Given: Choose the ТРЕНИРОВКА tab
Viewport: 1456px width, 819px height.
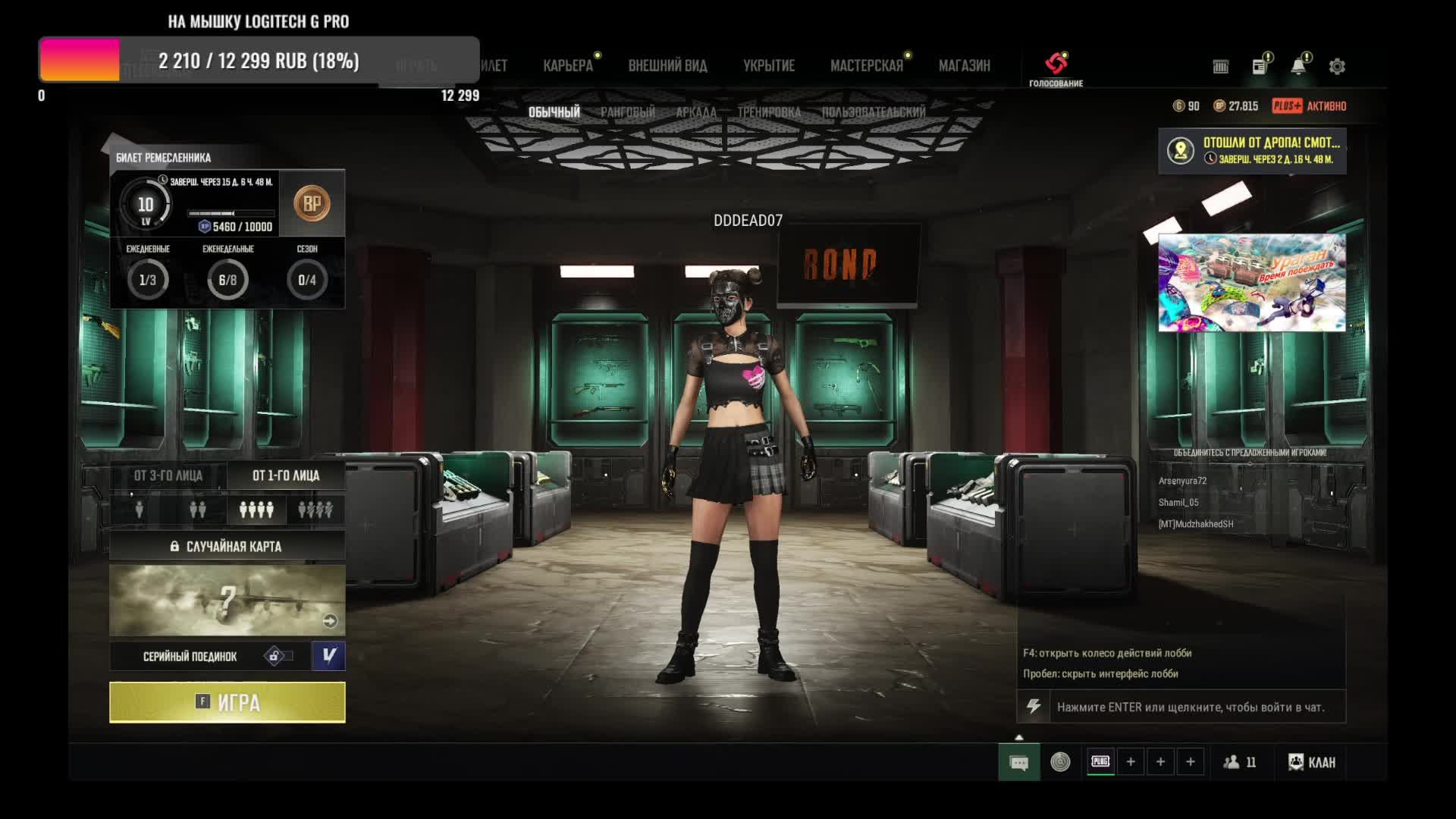Looking at the screenshot, I should tap(769, 112).
